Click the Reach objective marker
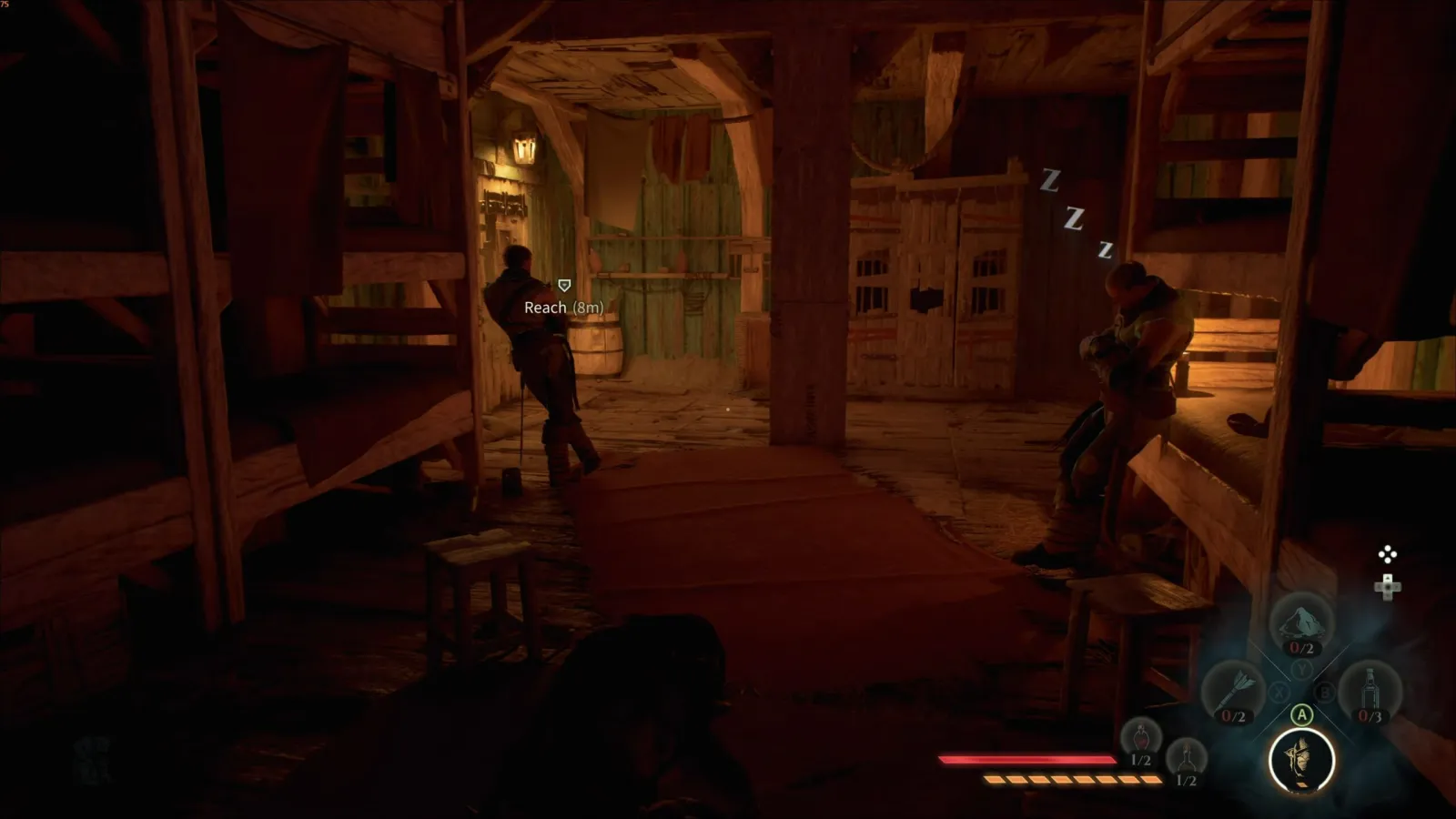 (x=564, y=286)
